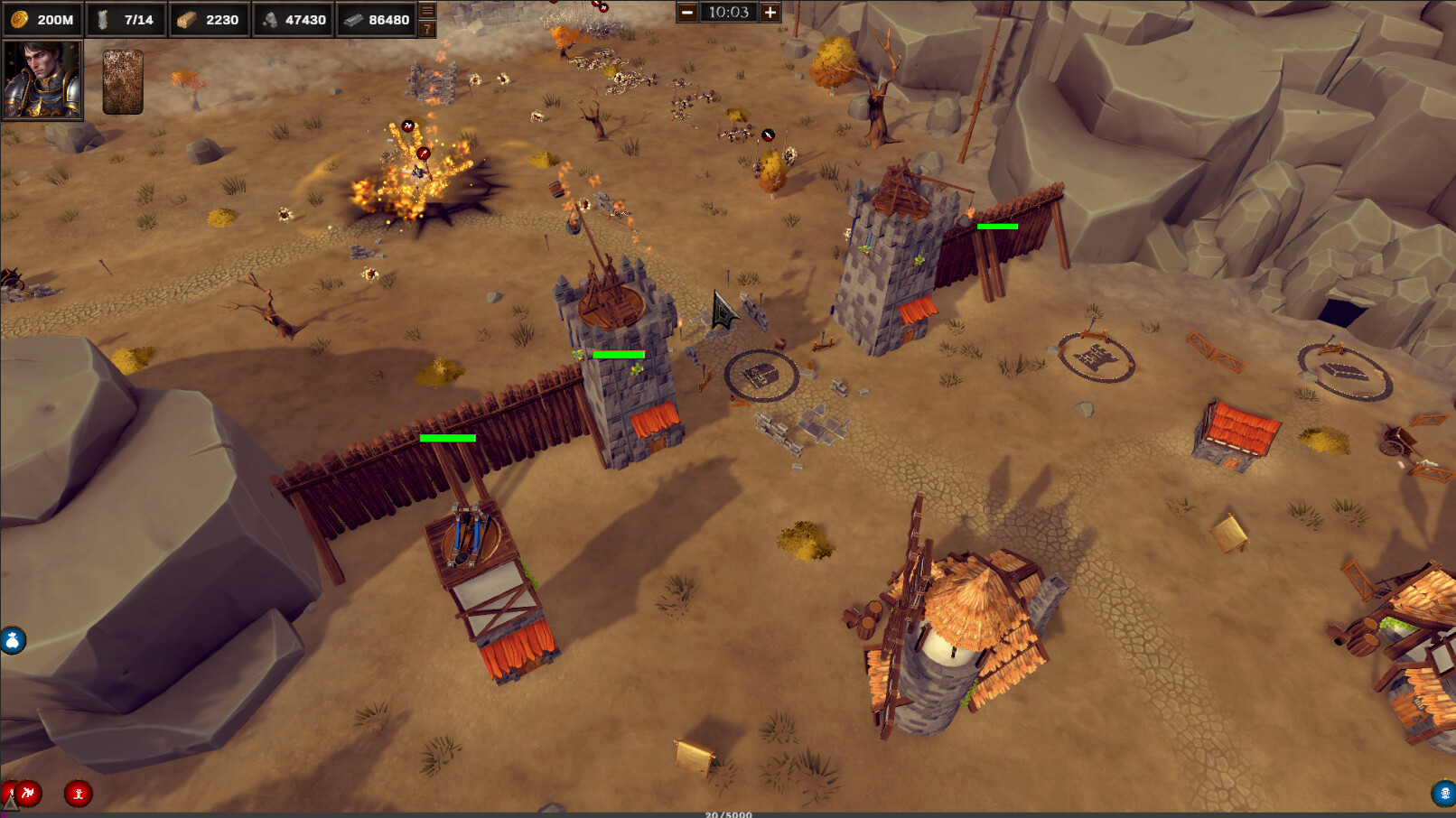This screenshot has height=818, width=1456.
Task: Click the 20/5000 progress bar
Action: 728,813
